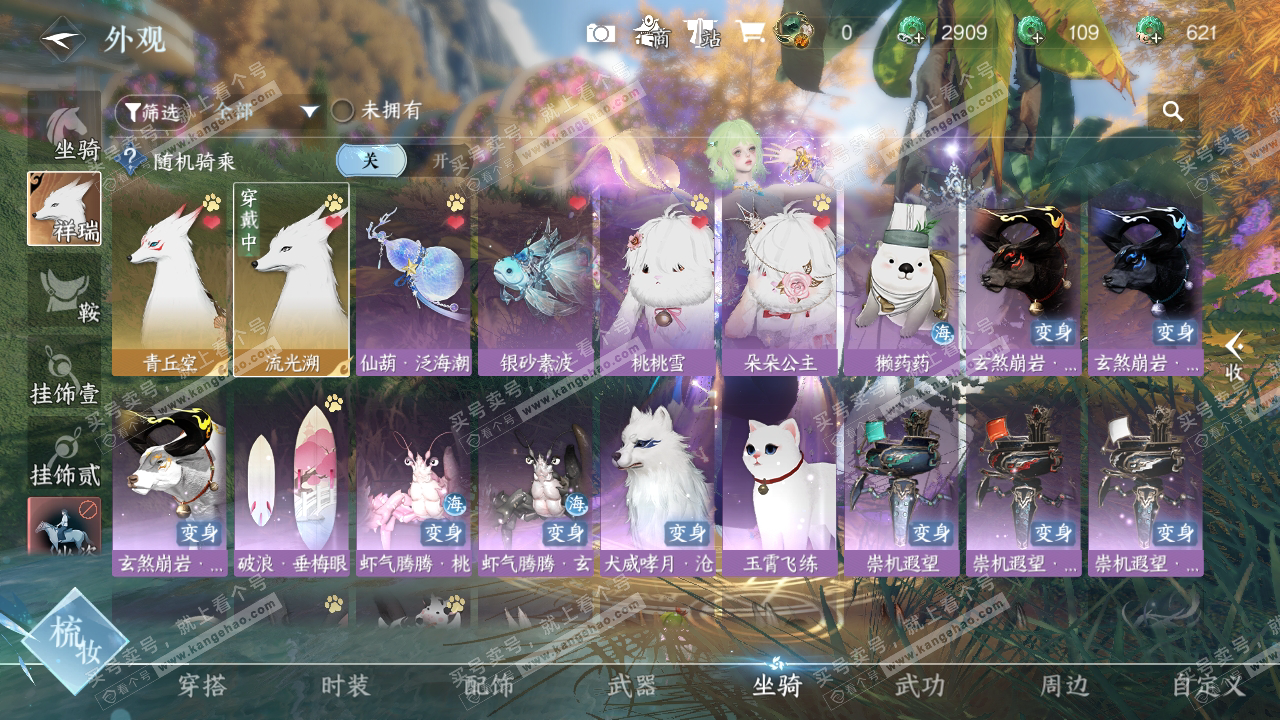Open the shopping cart store

(750, 33)
